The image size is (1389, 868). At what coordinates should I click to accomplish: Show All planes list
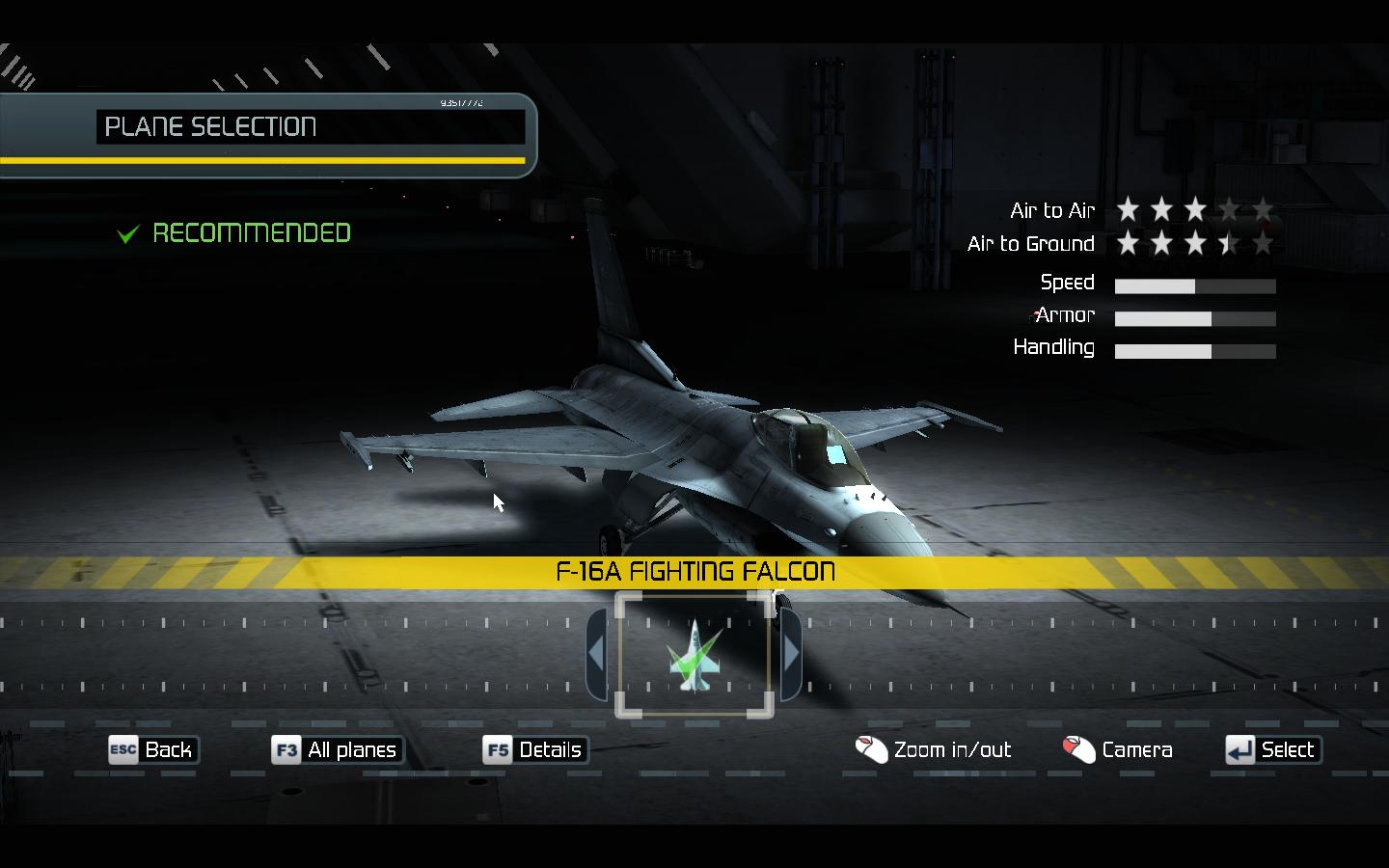337,749
